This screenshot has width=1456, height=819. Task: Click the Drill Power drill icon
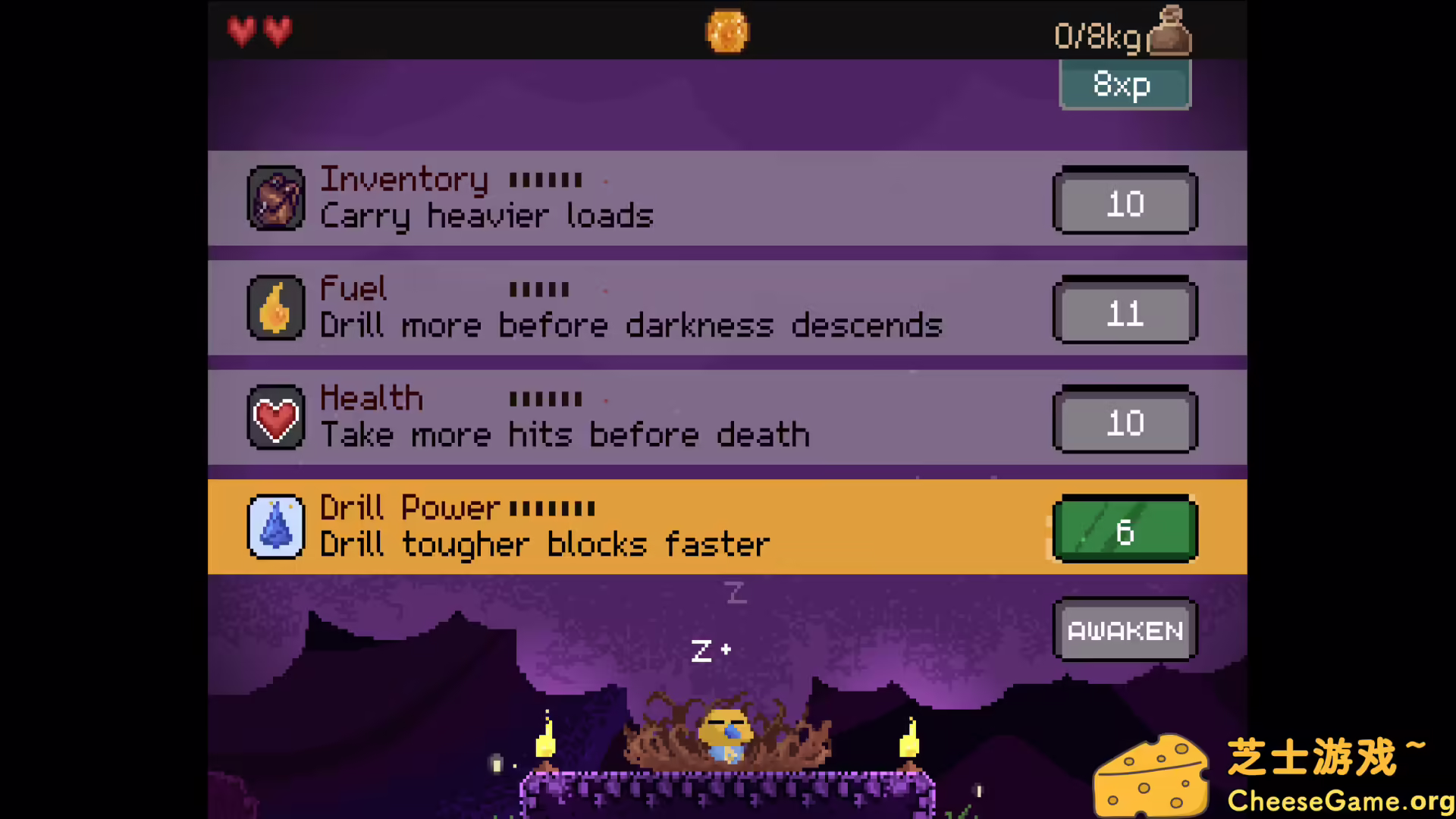pyautogui.click(x=276, y=527)
